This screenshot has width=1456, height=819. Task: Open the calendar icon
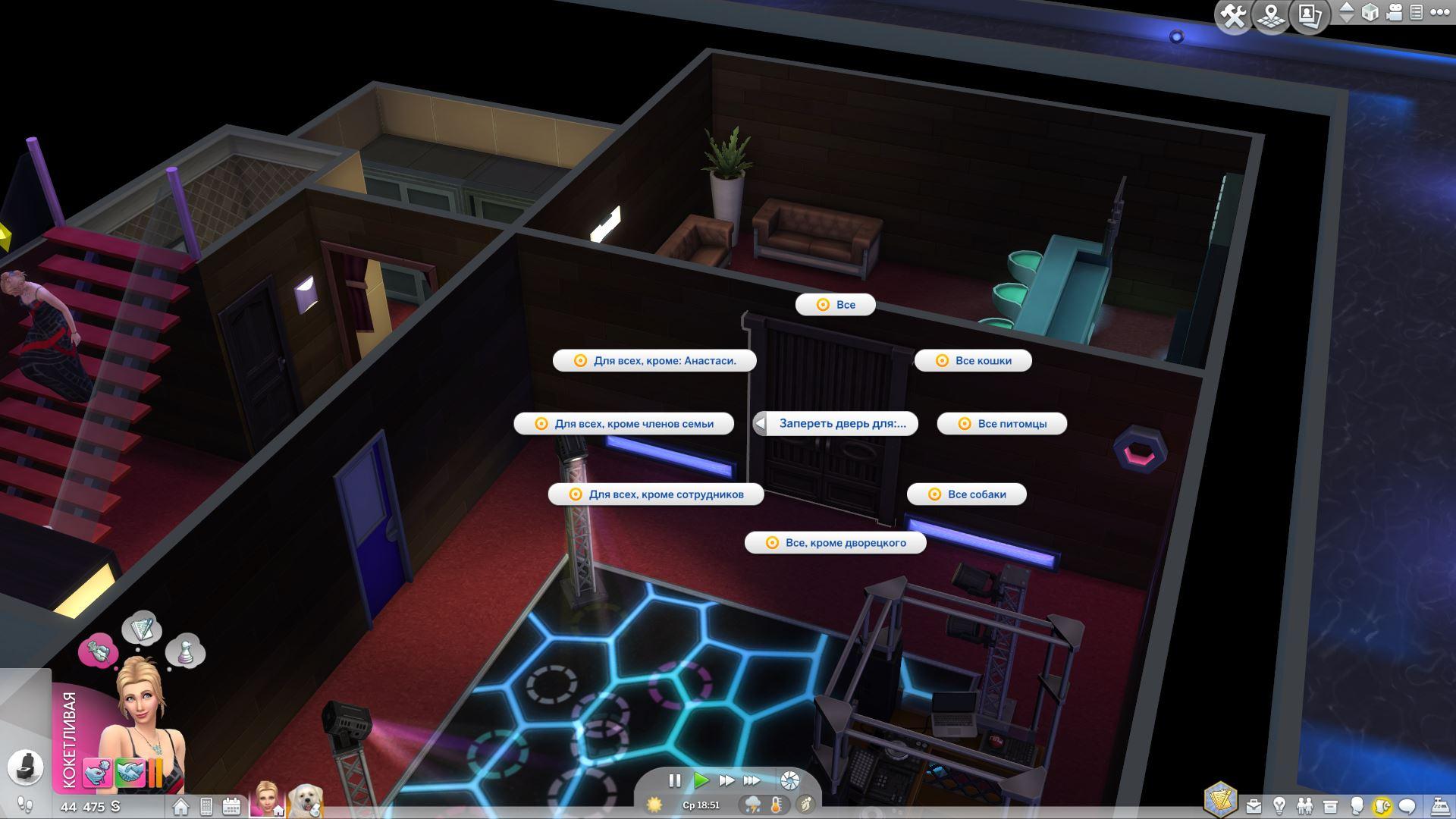coord(231,806)
